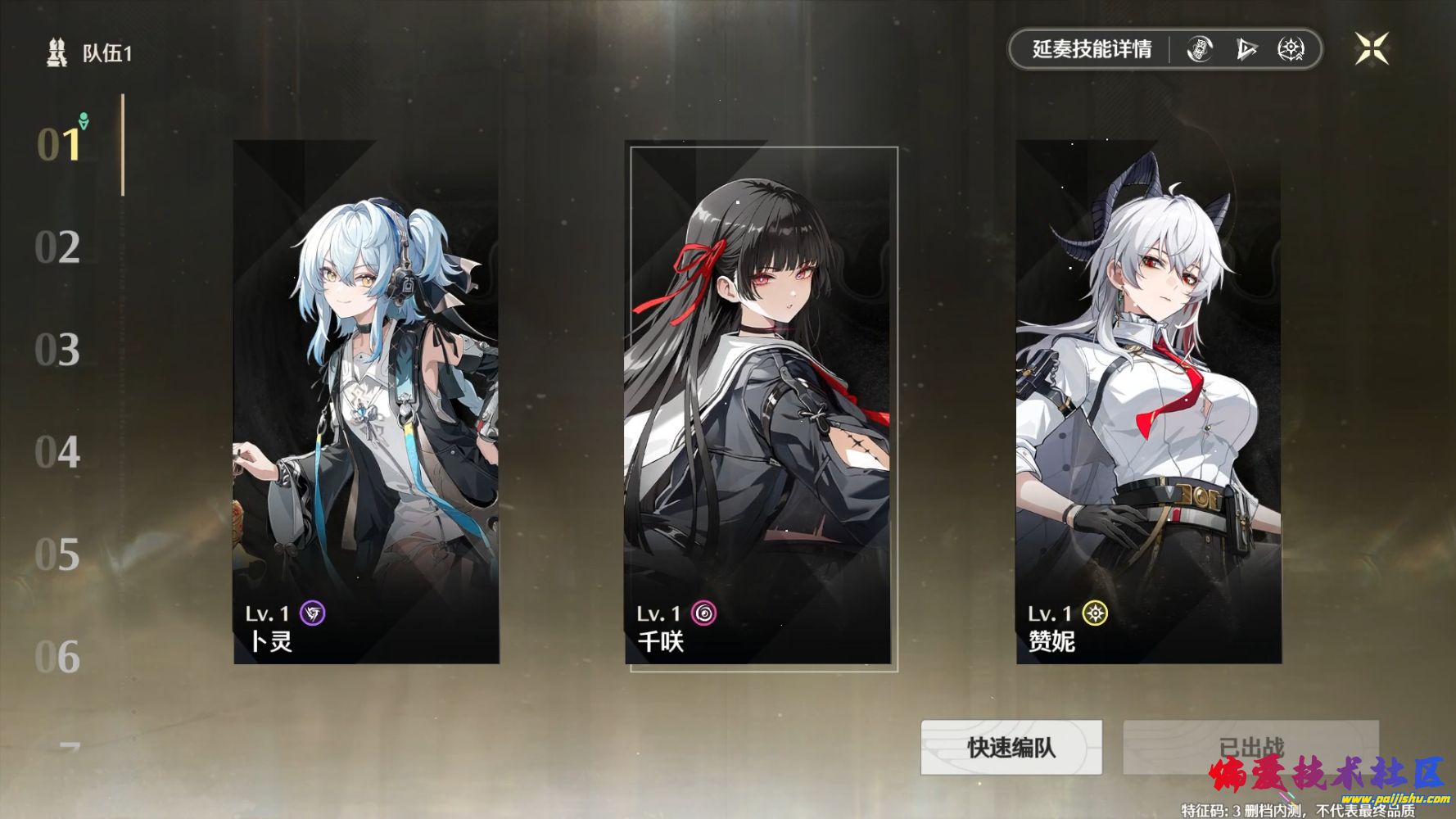Click the 快速编队 quick team button
Image resolution: width=1456 pixels, height=819 pixels.
click(x=1011, y=747)
